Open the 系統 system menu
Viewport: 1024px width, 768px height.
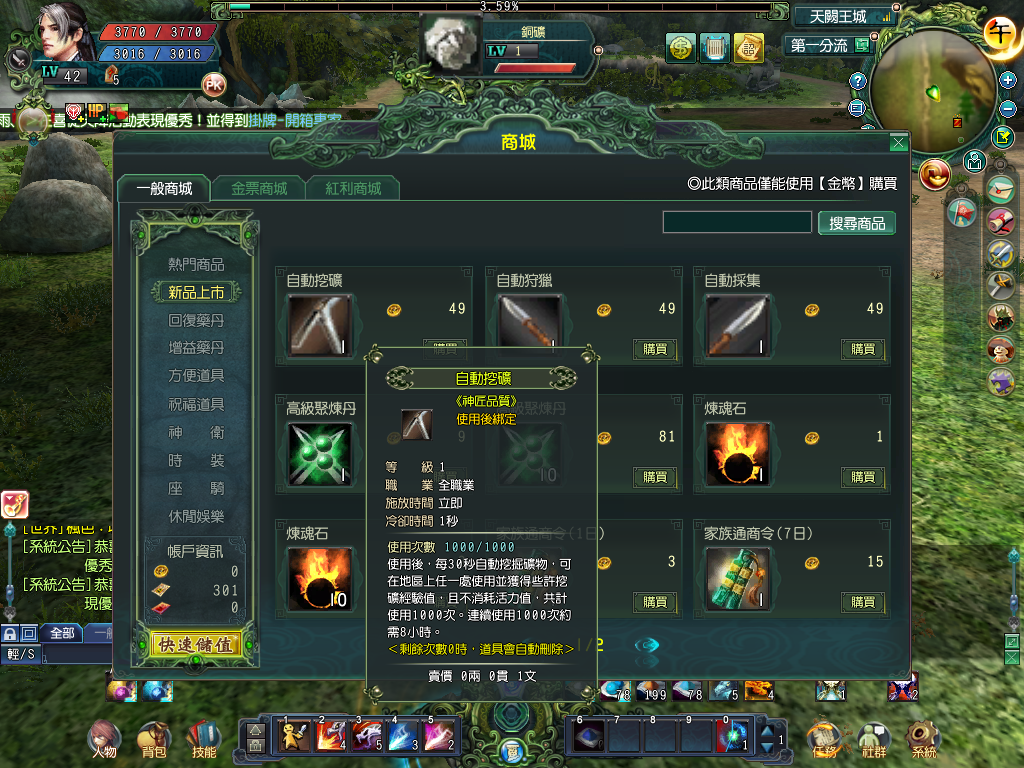[x=923, y=740]
